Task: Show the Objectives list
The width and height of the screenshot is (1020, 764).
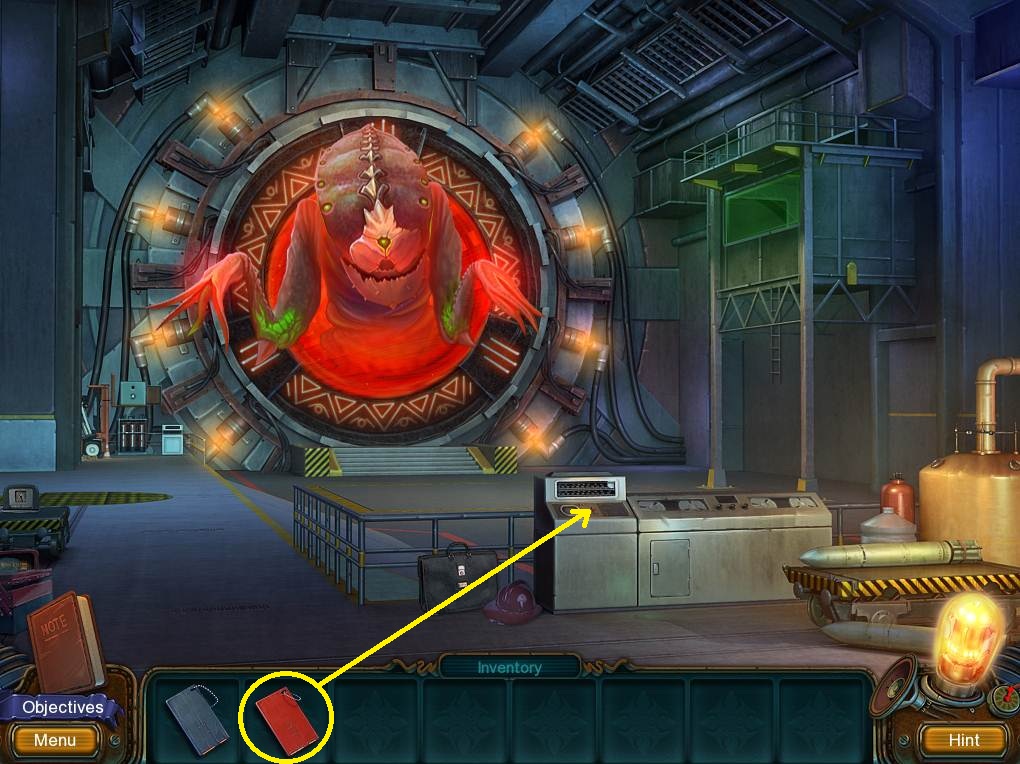Action: [x=62, y=707]
